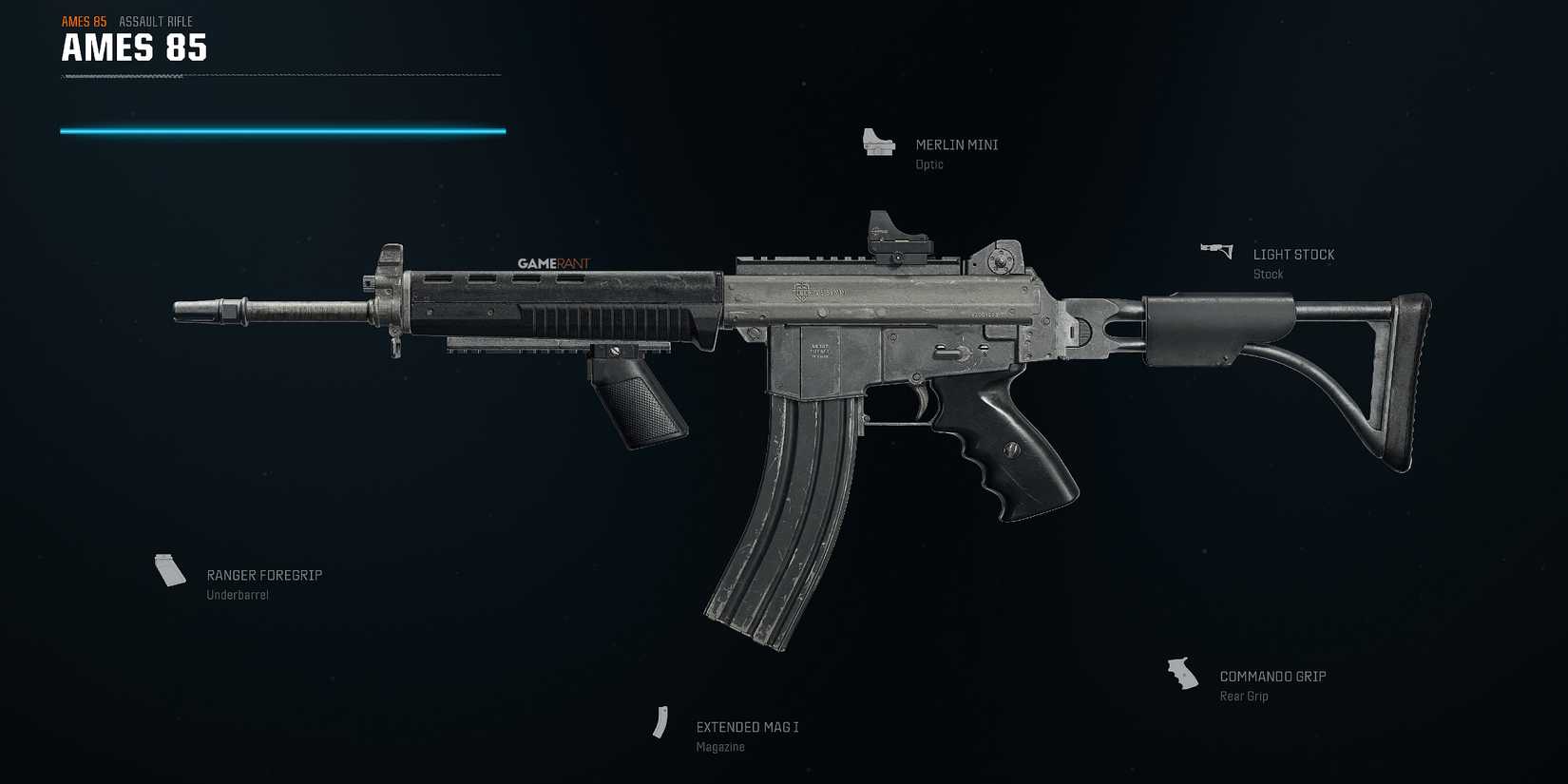
Task: Open the GameRant watermark link
Action: [553, 263]
